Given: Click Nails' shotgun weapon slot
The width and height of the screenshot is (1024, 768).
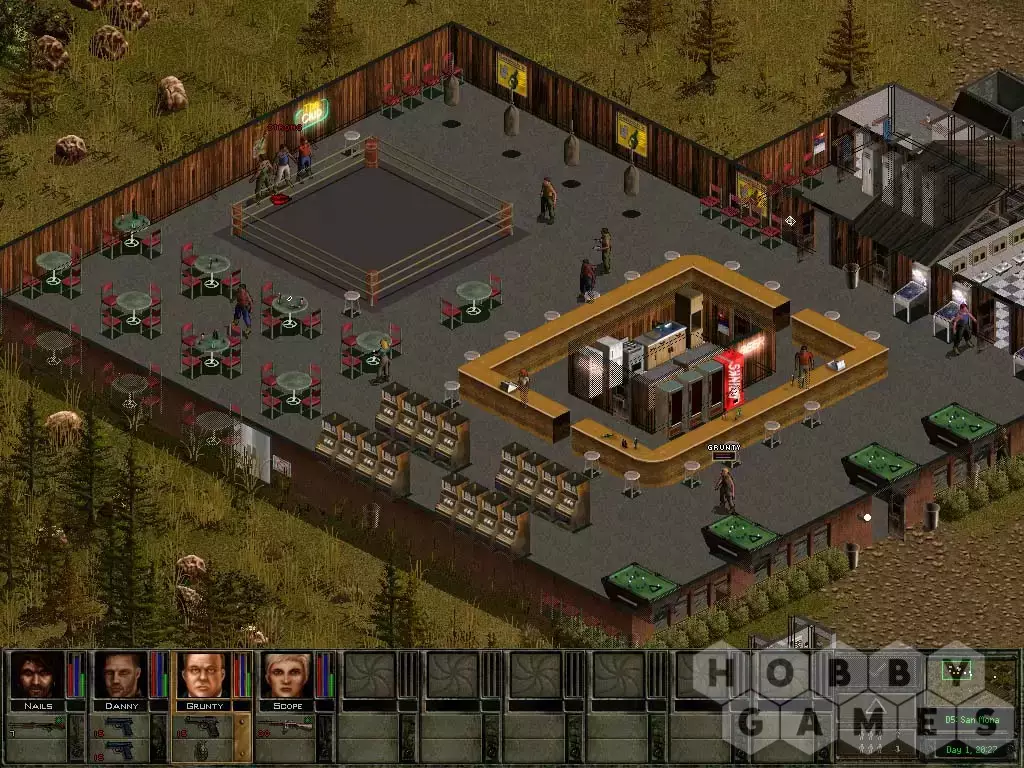Looking at the screenshot, I should point(35,725).
